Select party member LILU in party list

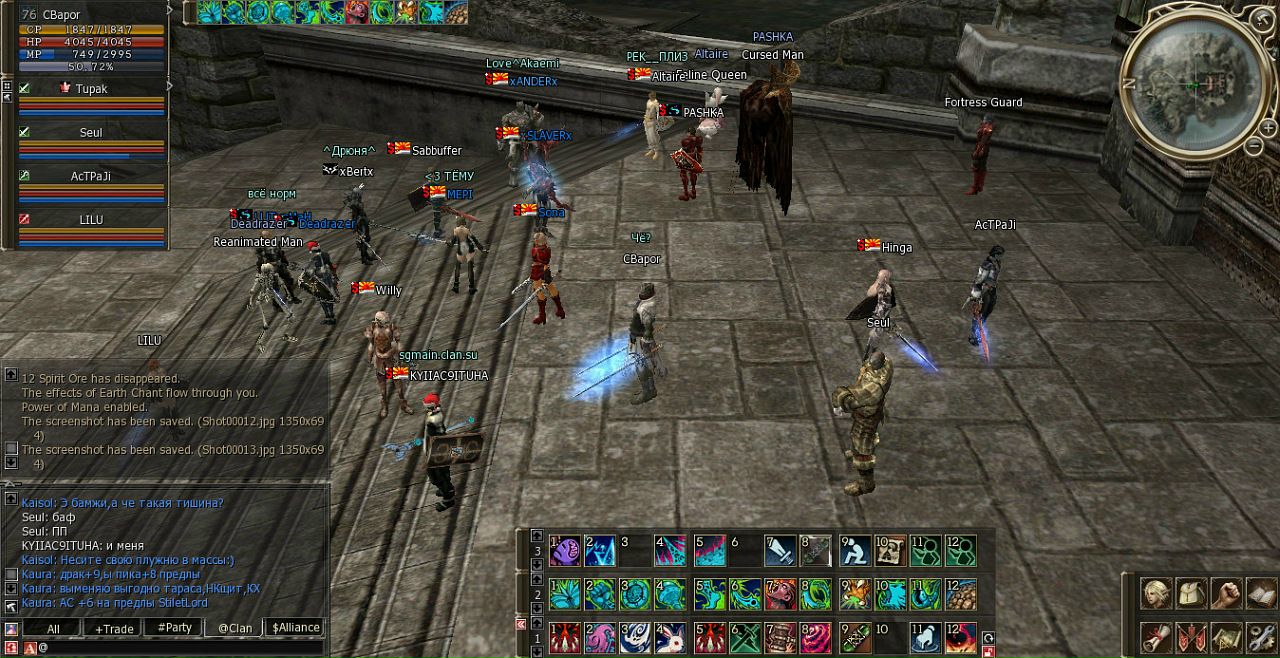coord(92,220)
